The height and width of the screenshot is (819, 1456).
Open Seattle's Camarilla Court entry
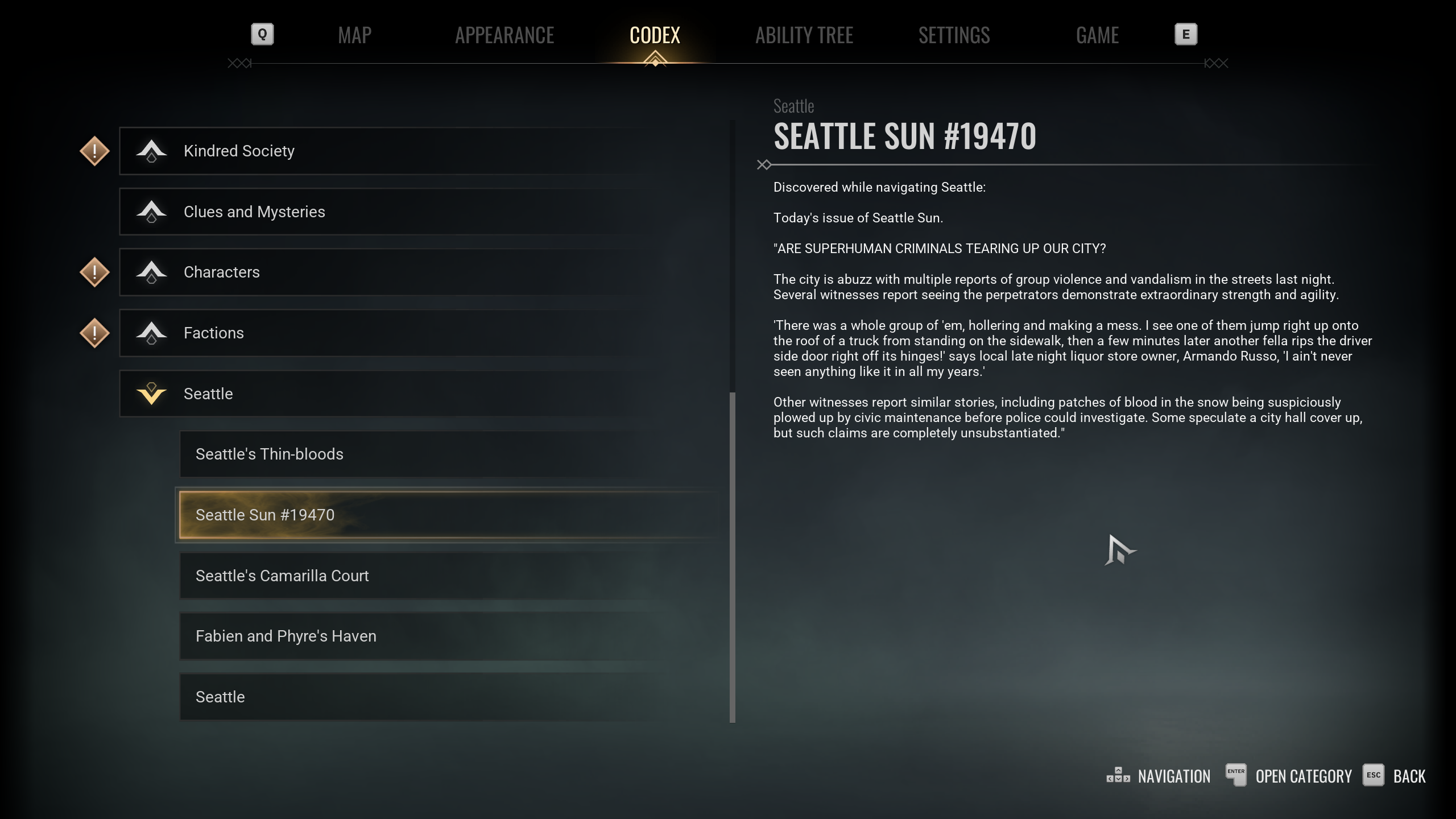432,576
